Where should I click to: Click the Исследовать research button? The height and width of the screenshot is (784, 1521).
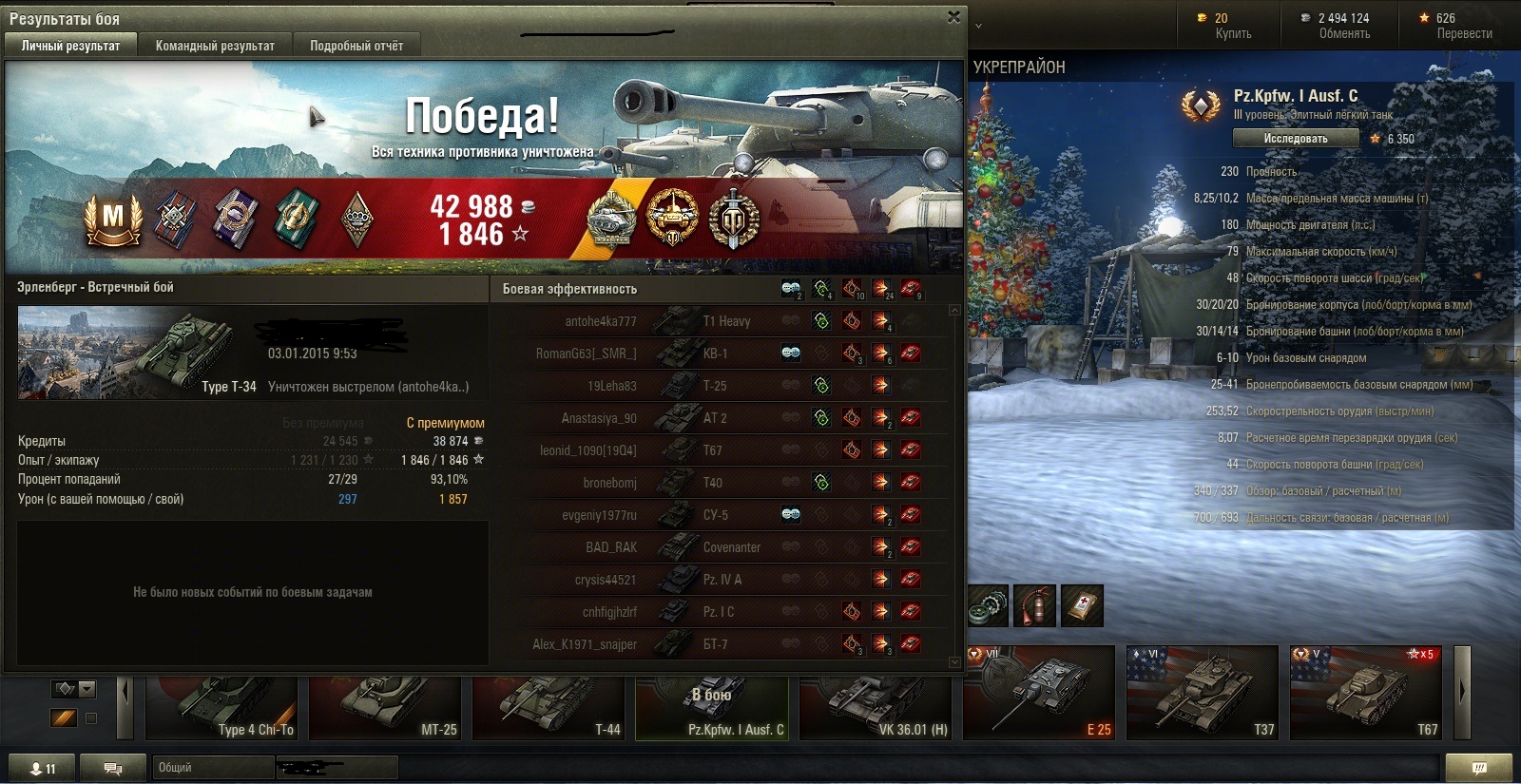click(x=1296, y=139)
